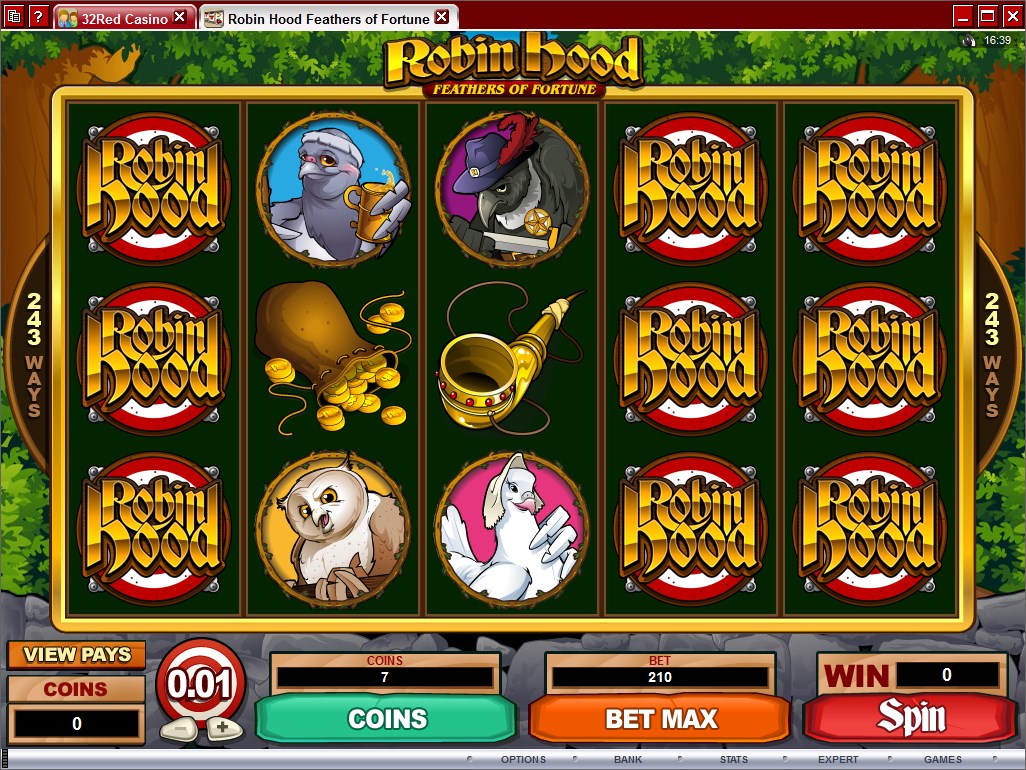This screenshot has height=770, width=1026.
Task: Minimize the casino window
Action: pos(962,16)
